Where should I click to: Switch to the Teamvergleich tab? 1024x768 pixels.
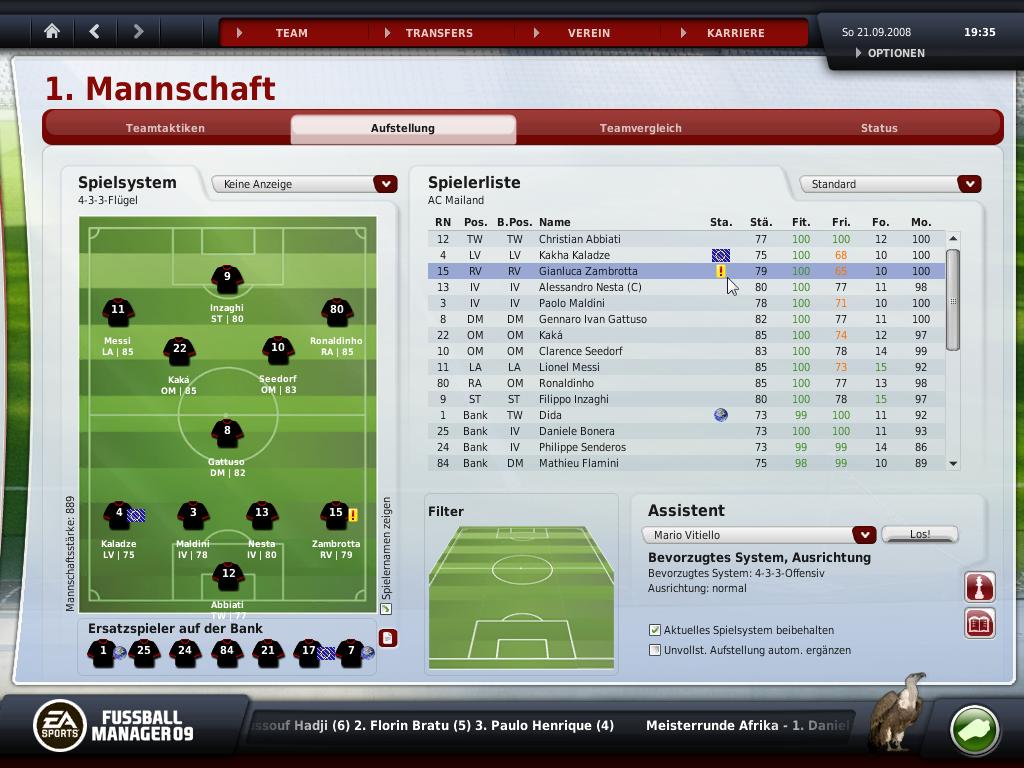click(x=640, y=128)
